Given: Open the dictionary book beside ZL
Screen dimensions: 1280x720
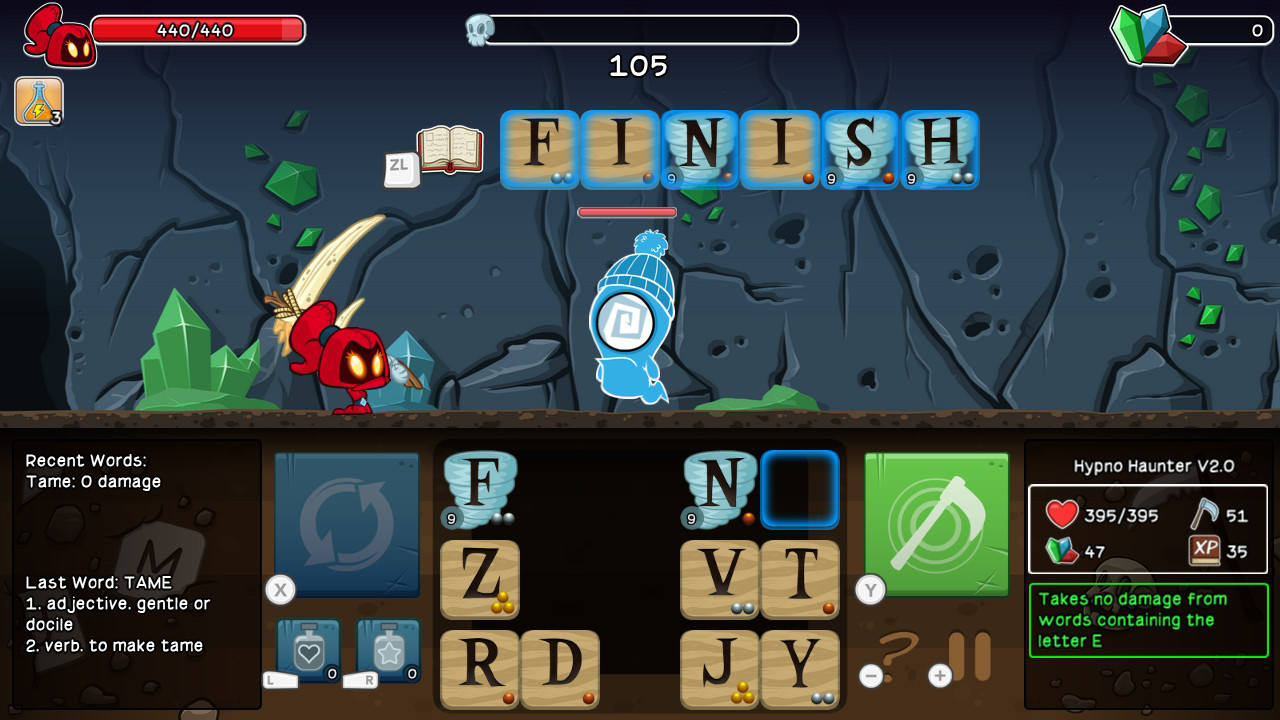Looking at the screenshot, I should 450,152.
